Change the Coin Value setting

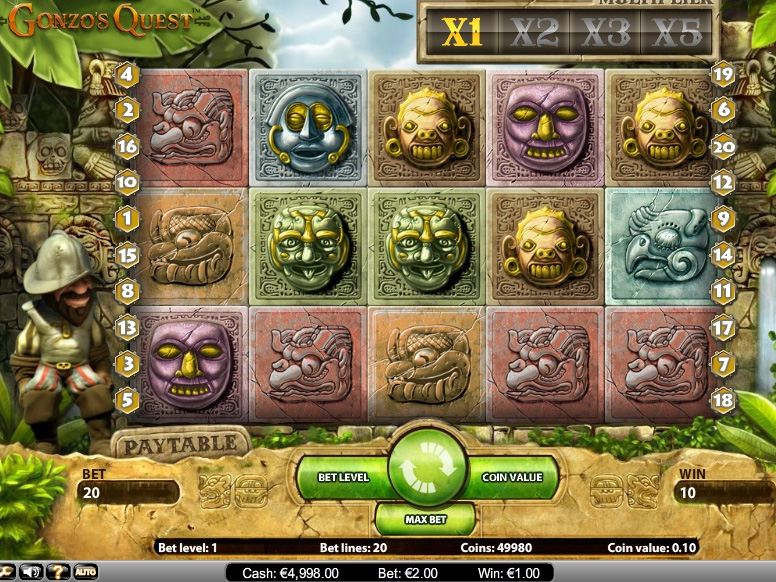tap(512, 477)
